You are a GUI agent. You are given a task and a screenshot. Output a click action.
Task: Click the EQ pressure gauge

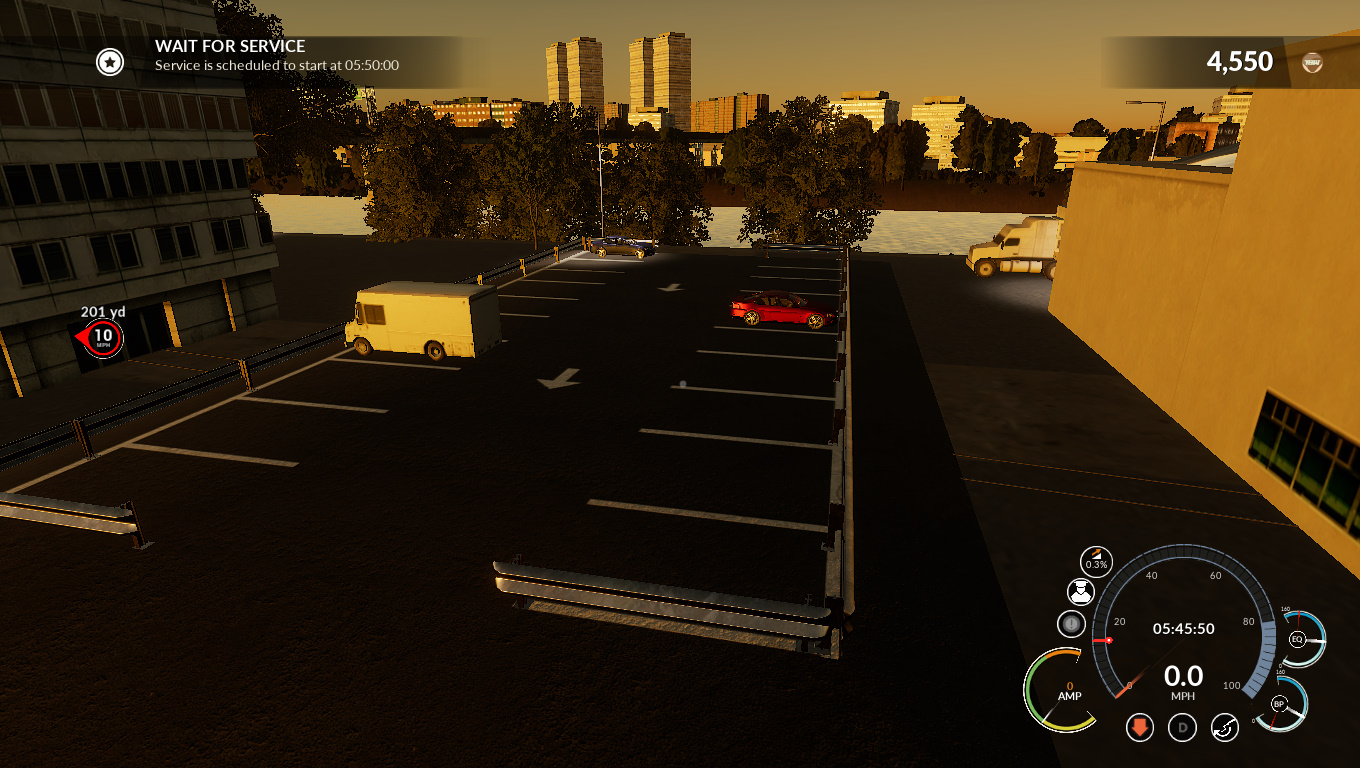(x=1298, y=639)
